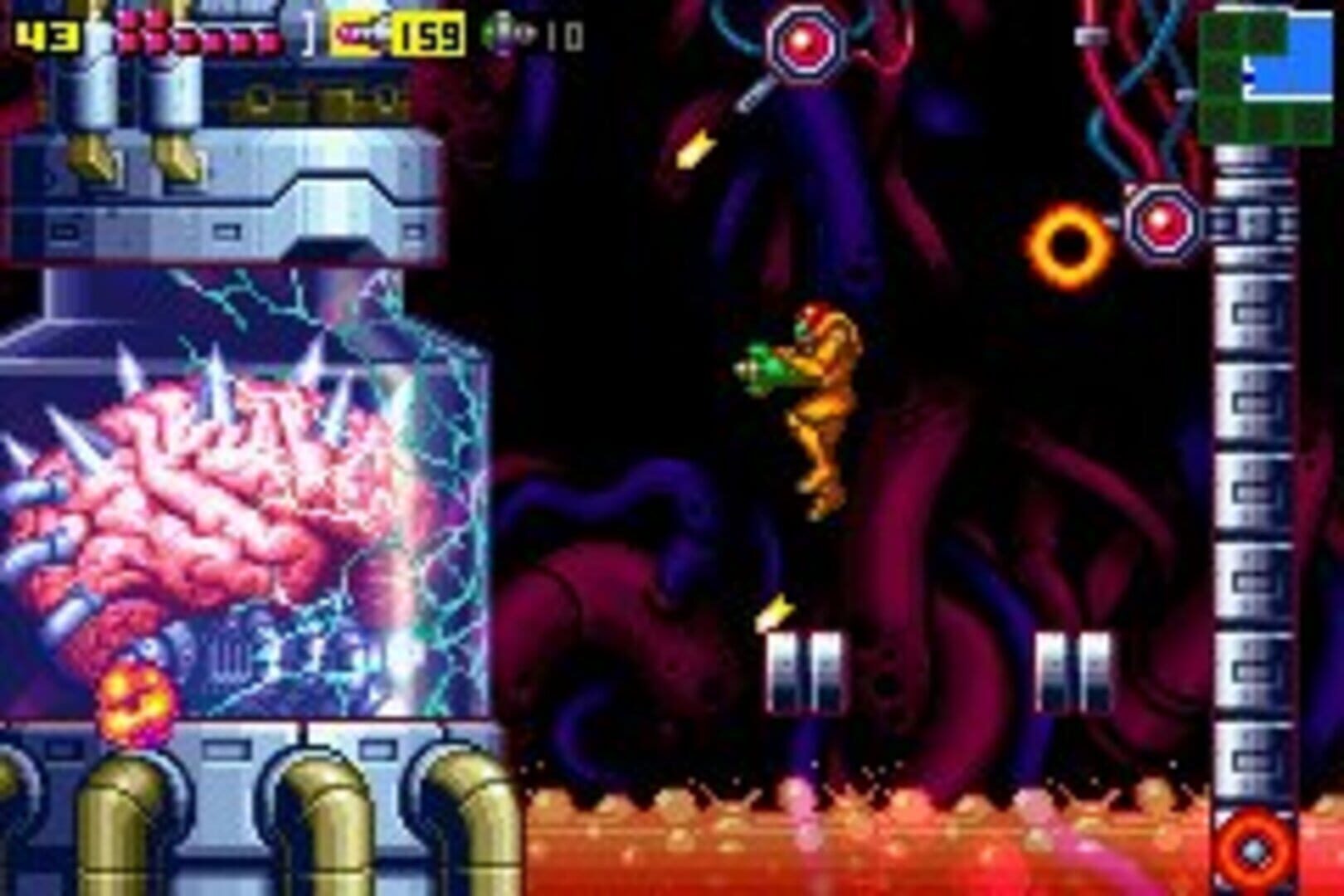Click the orange fire ring projectile
Screen dimensions: 1344x896
click(x=1070, y=245)
